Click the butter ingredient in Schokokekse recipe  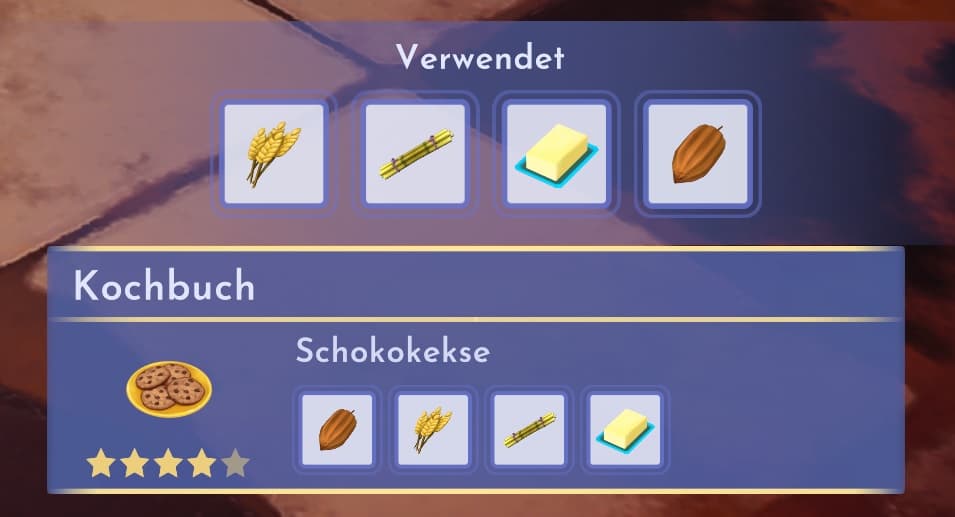pos(624,430)
